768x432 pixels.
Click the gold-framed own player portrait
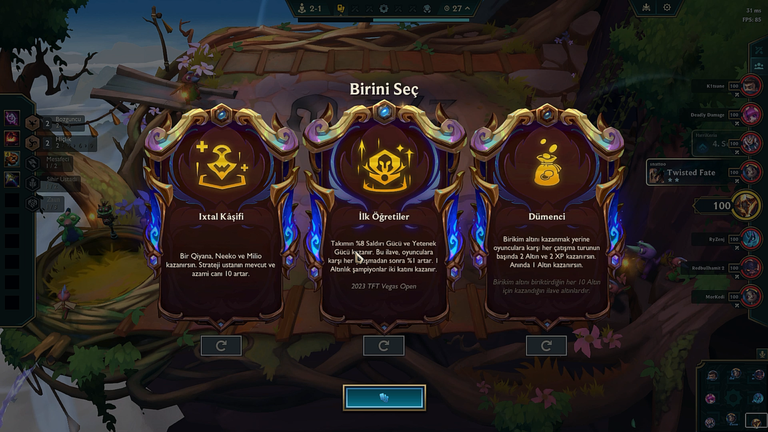click(x=745, y=205)
